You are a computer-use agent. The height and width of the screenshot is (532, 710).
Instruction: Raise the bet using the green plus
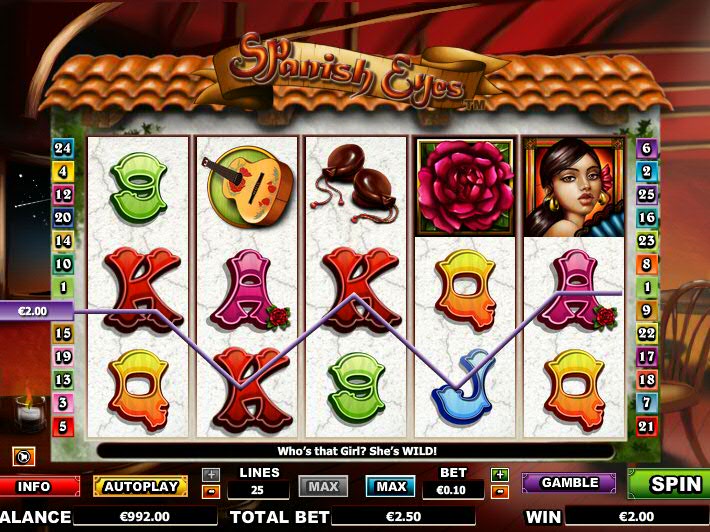(x=500, y=474)
